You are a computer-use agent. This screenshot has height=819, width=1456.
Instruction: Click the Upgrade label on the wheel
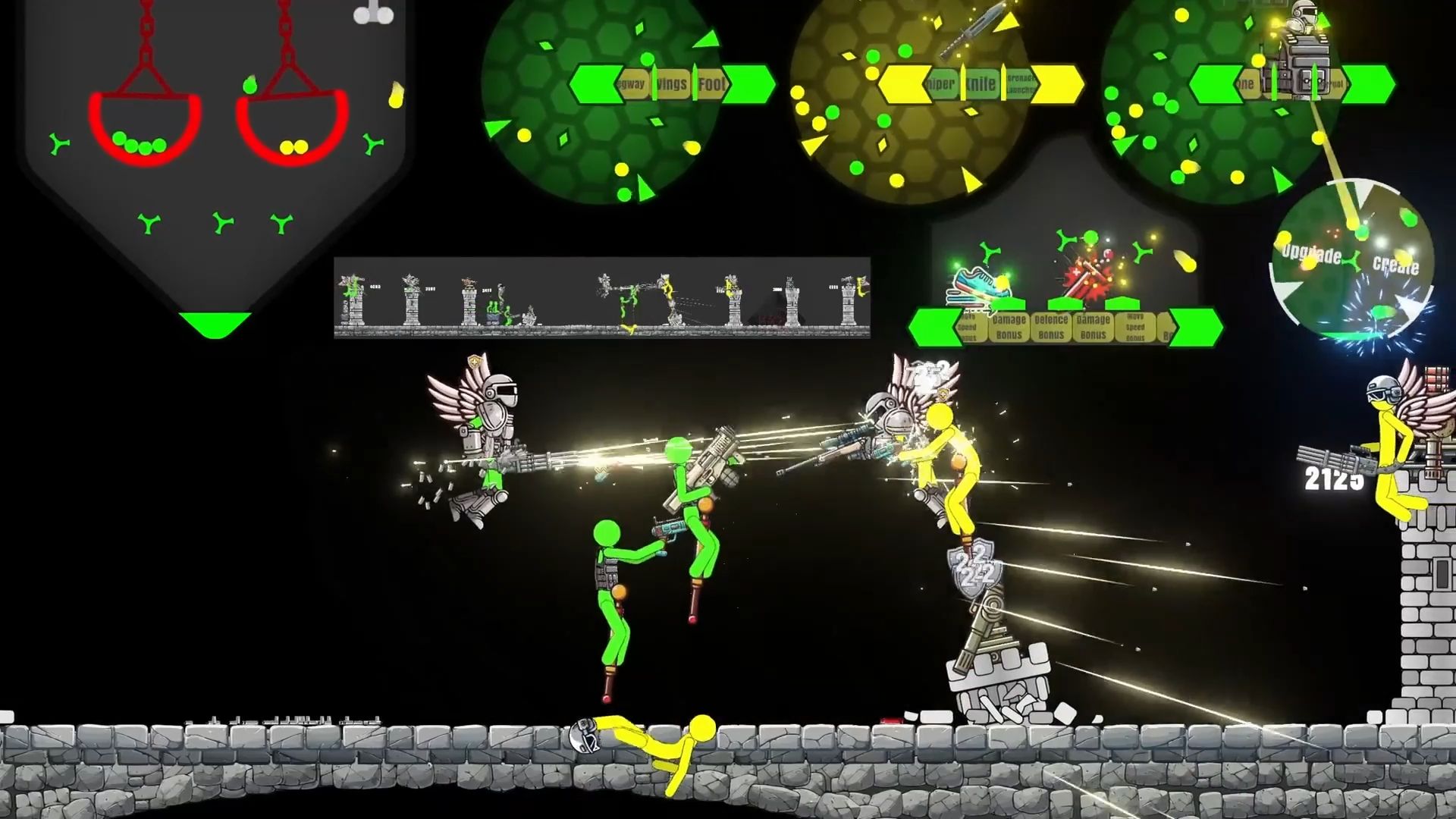click(x=1312, y=254)
